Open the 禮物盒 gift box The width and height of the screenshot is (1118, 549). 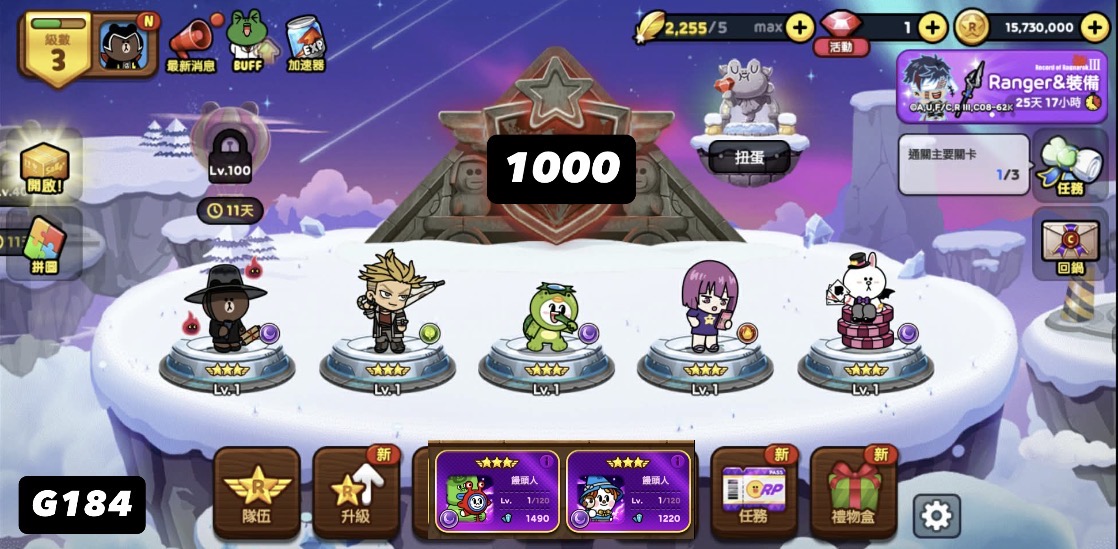pyautogui.click(x=853, y=492)
